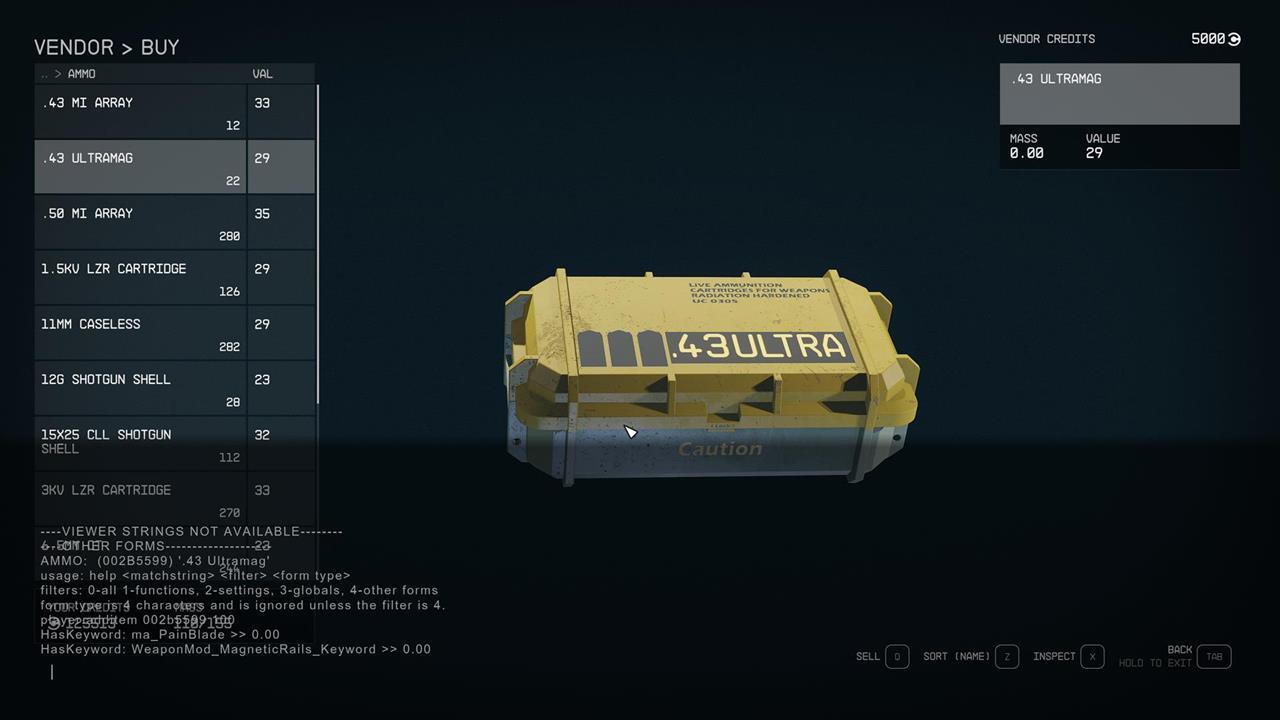Click the TAB key icon next to BACK
Viewport: 1280px width, 720px height.
pyautogui.click(x=1215, y=656)
